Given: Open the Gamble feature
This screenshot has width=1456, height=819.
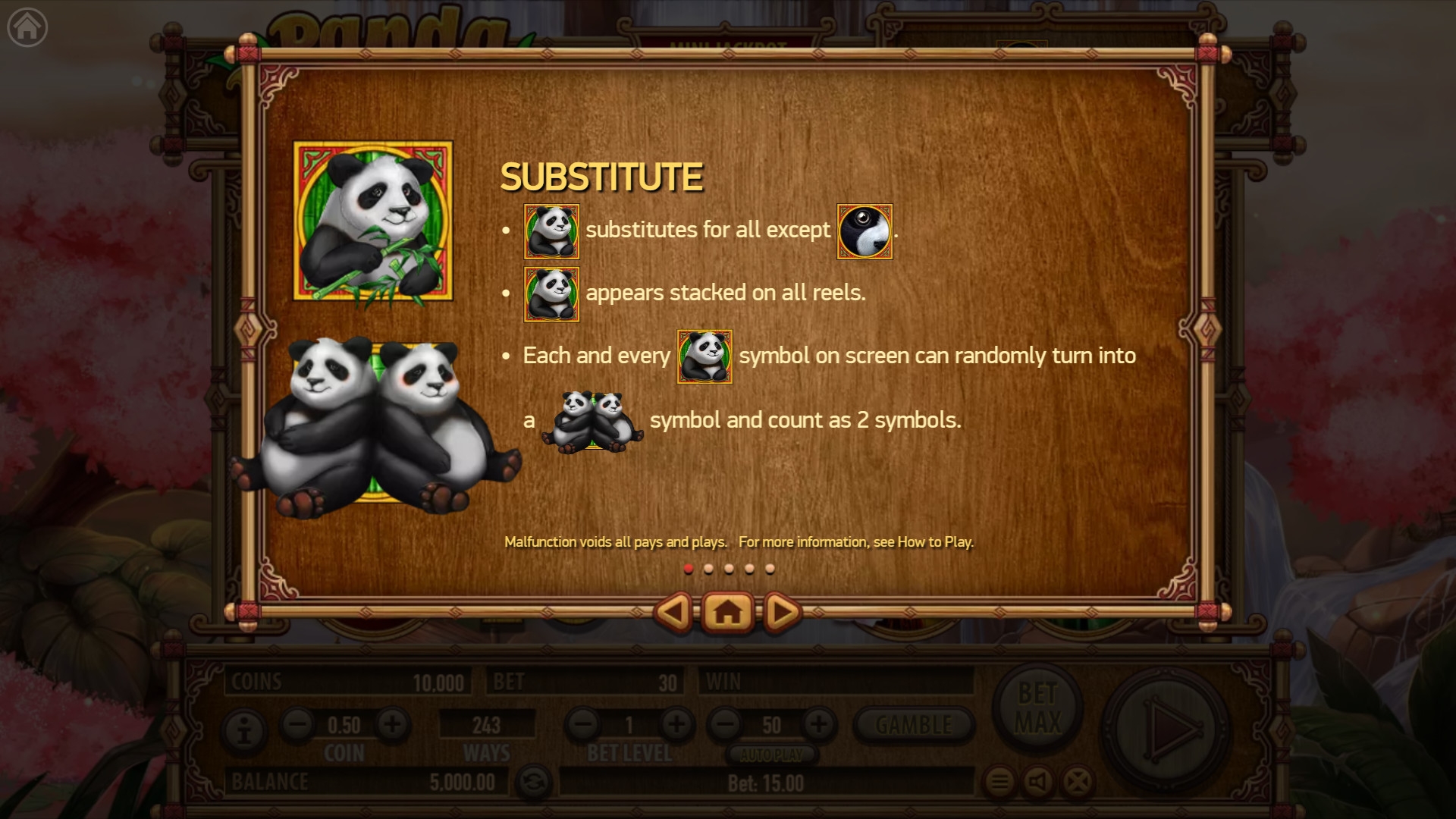Looking at the screenshot, I should coord(913,725).
